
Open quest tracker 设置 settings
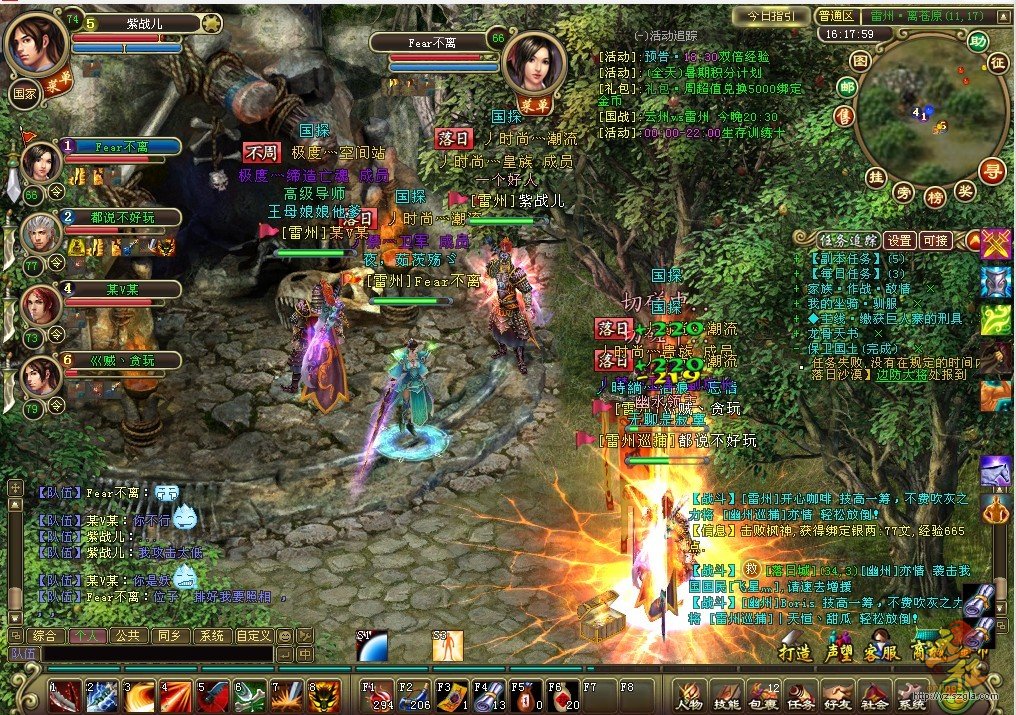(900, 240)
